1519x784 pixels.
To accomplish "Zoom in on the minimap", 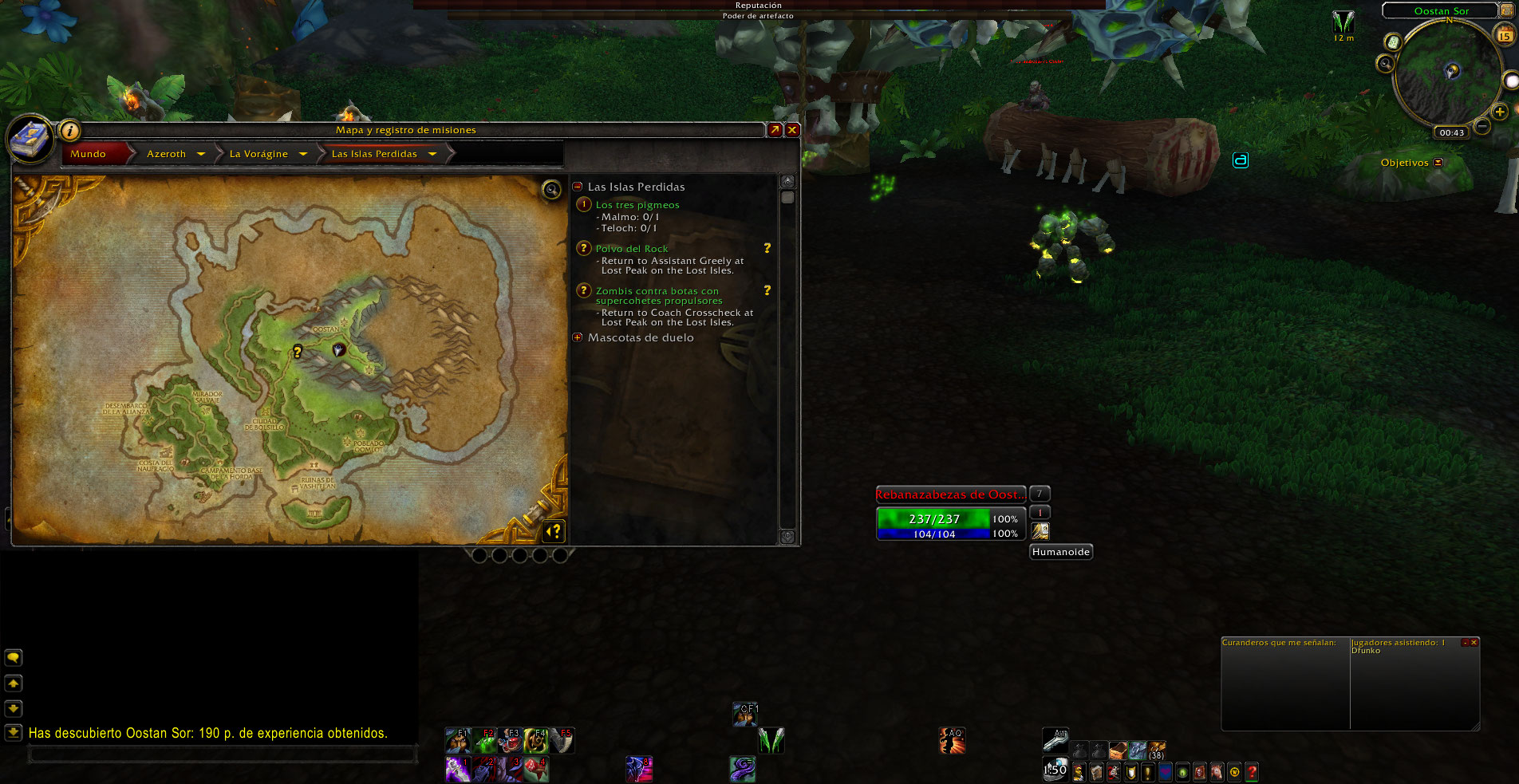I will [1499, 112].
